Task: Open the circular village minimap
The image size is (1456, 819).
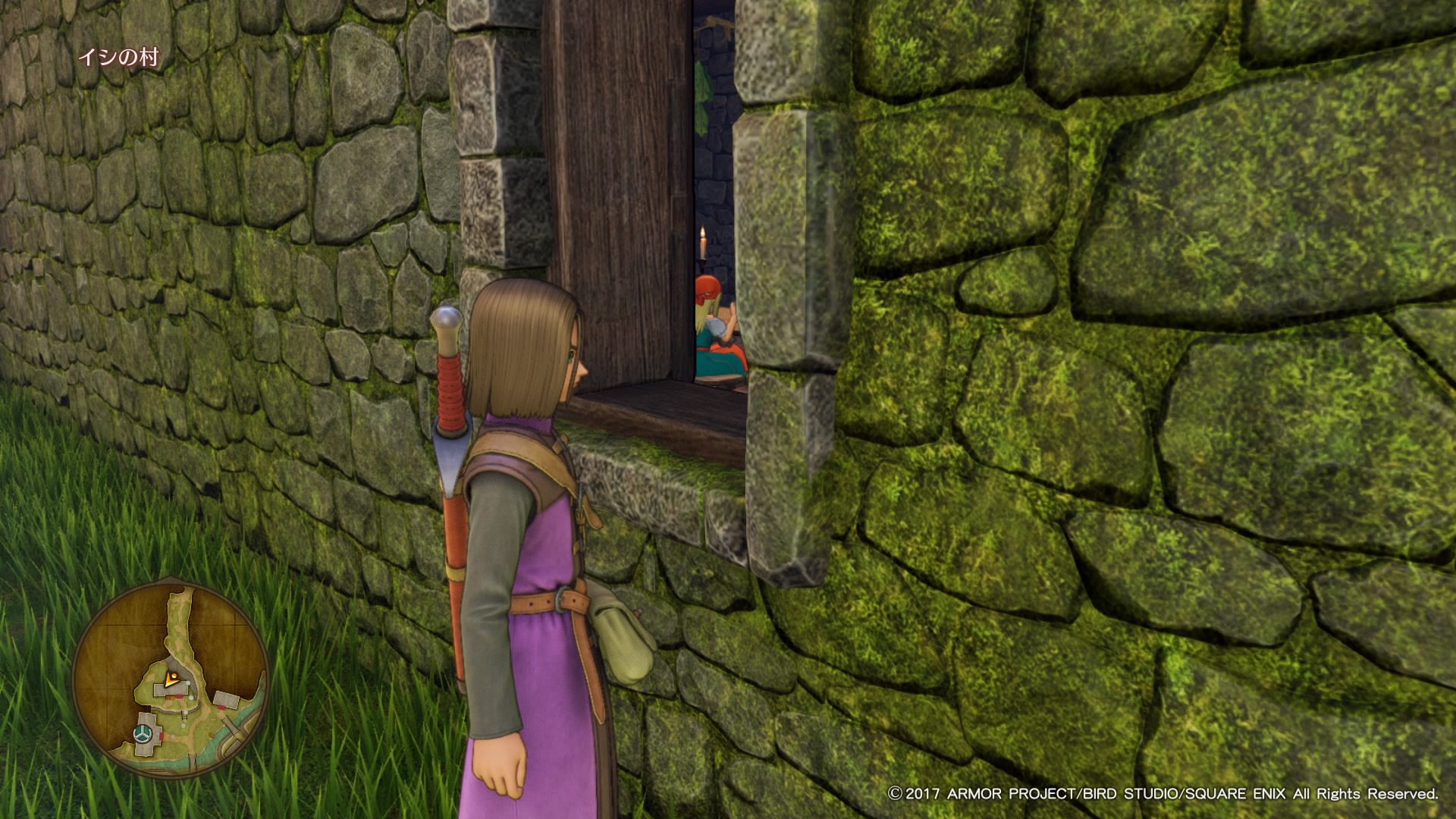Action: pos(171,679)
